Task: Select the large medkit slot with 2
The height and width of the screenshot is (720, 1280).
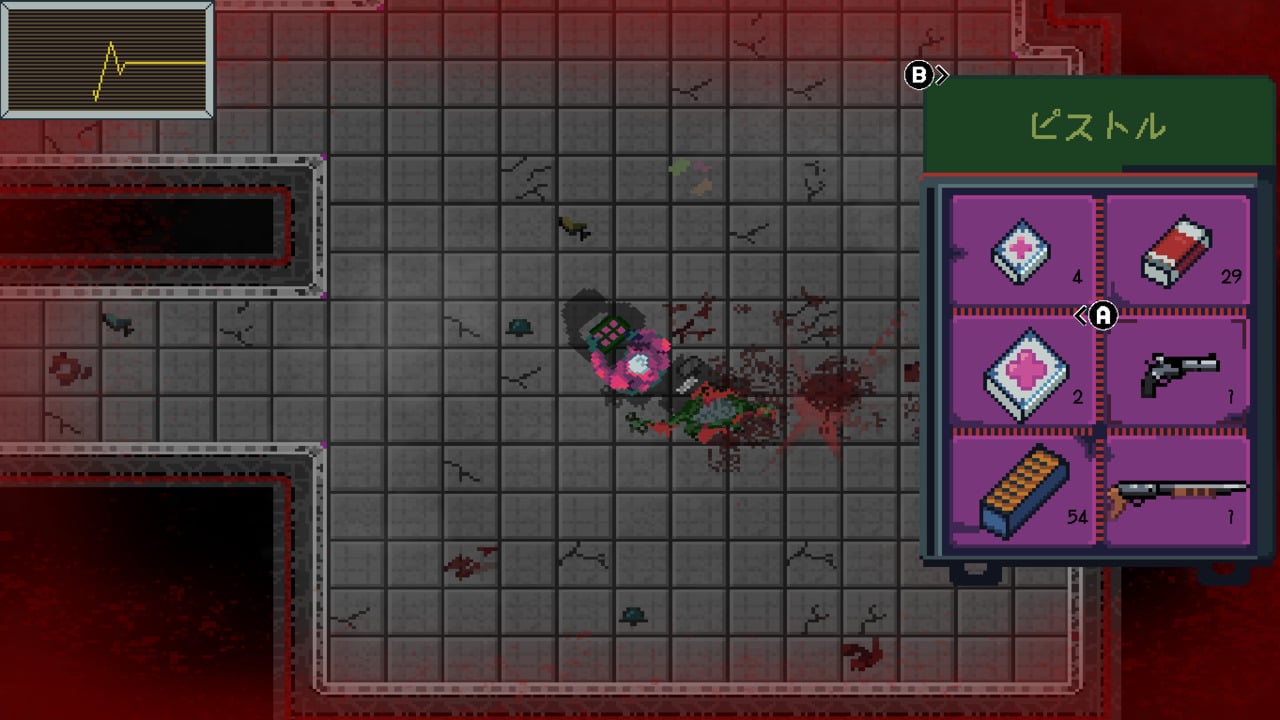Action: [1022, 372]
